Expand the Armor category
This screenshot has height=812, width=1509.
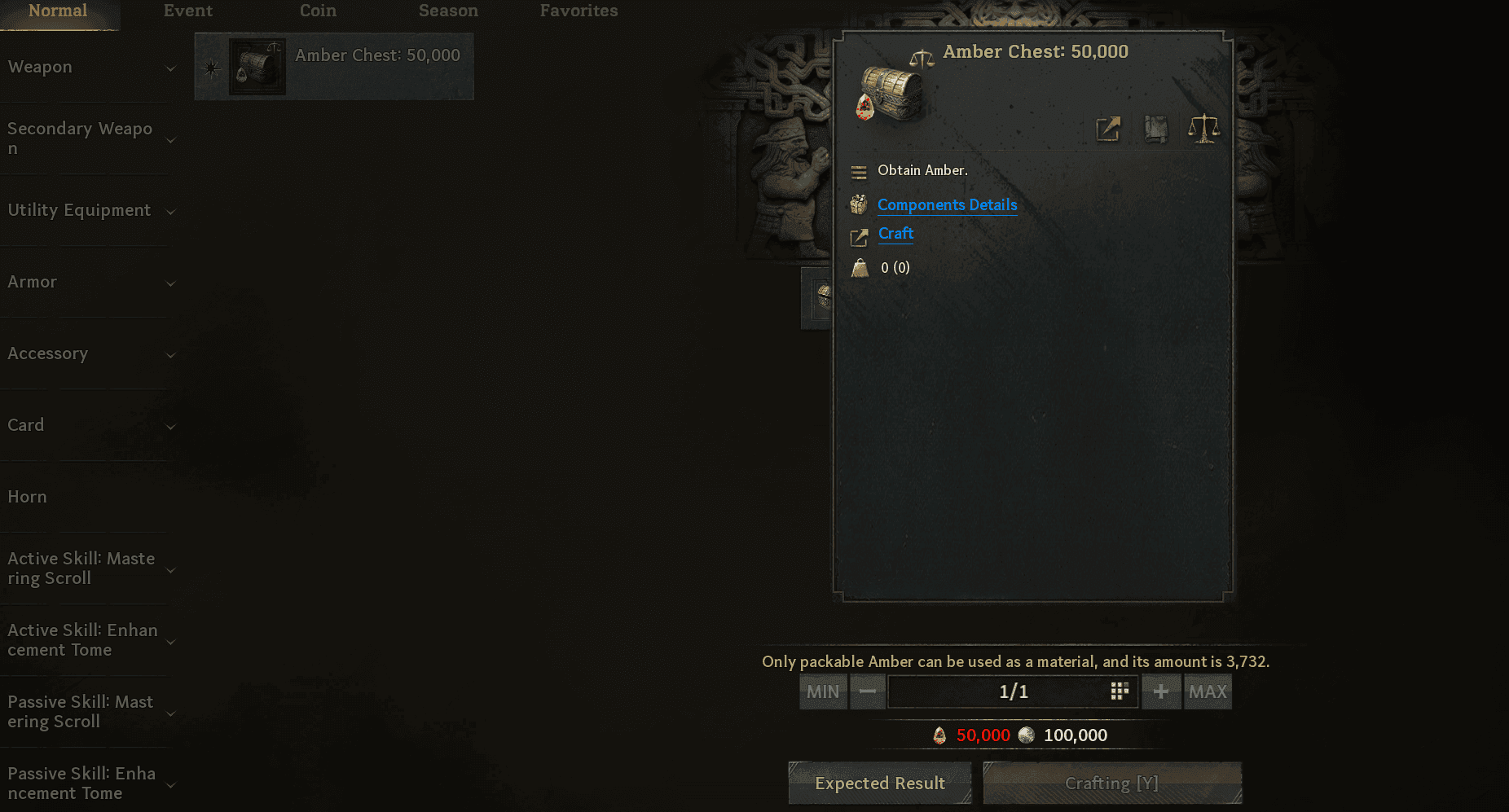pyautogui.click(x=170, y=283)
